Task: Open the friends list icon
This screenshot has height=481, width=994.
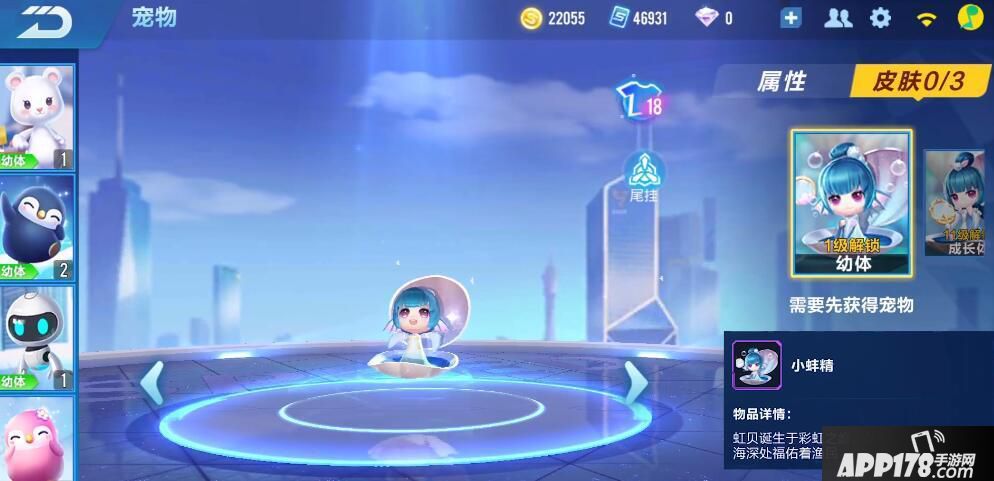Action: pos(837,18)
